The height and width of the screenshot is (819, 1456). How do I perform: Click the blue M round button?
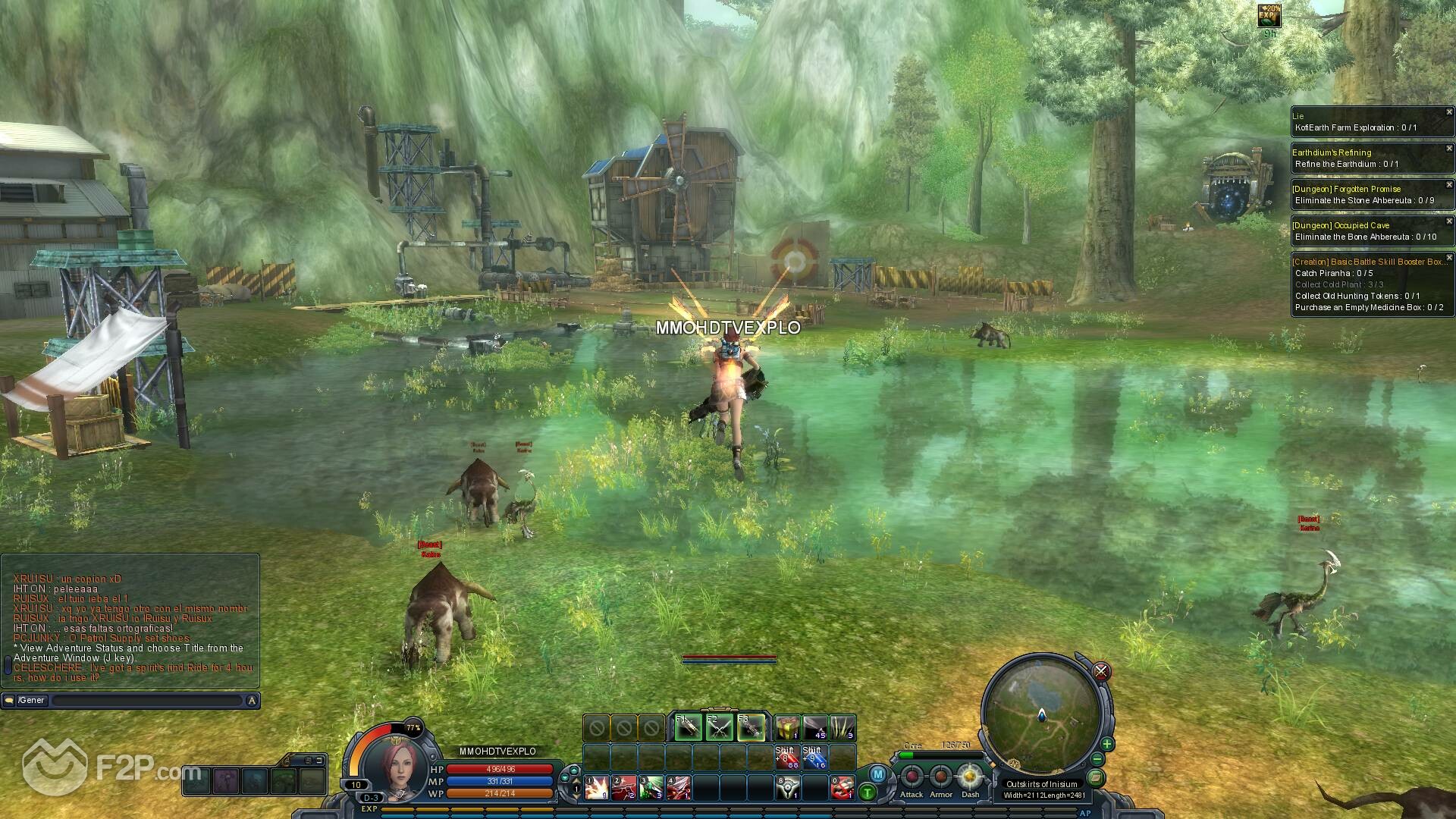tap(877, 774)
